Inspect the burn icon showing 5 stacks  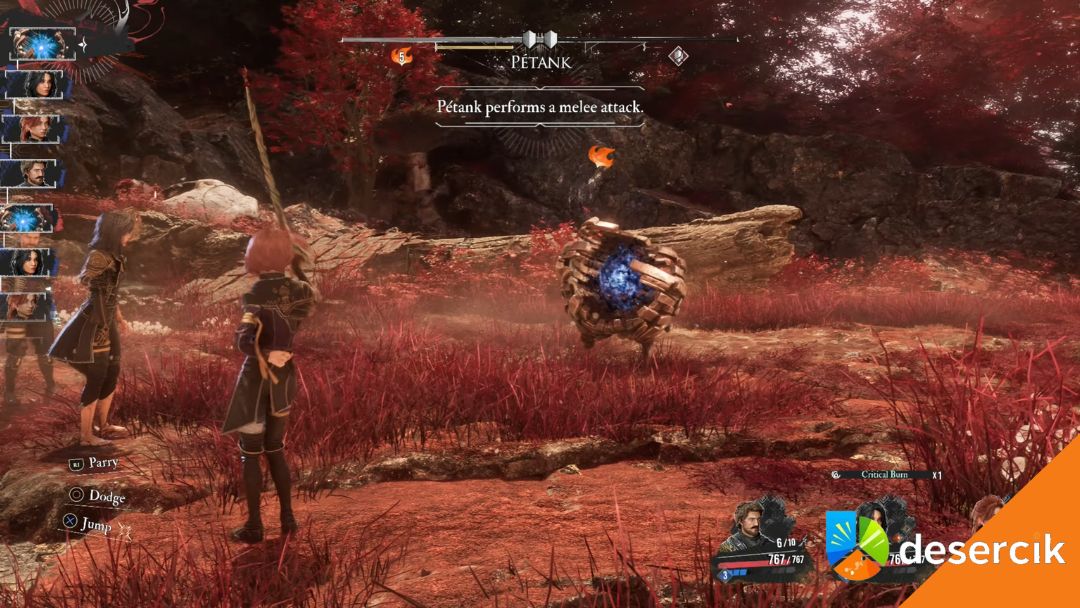402,56
